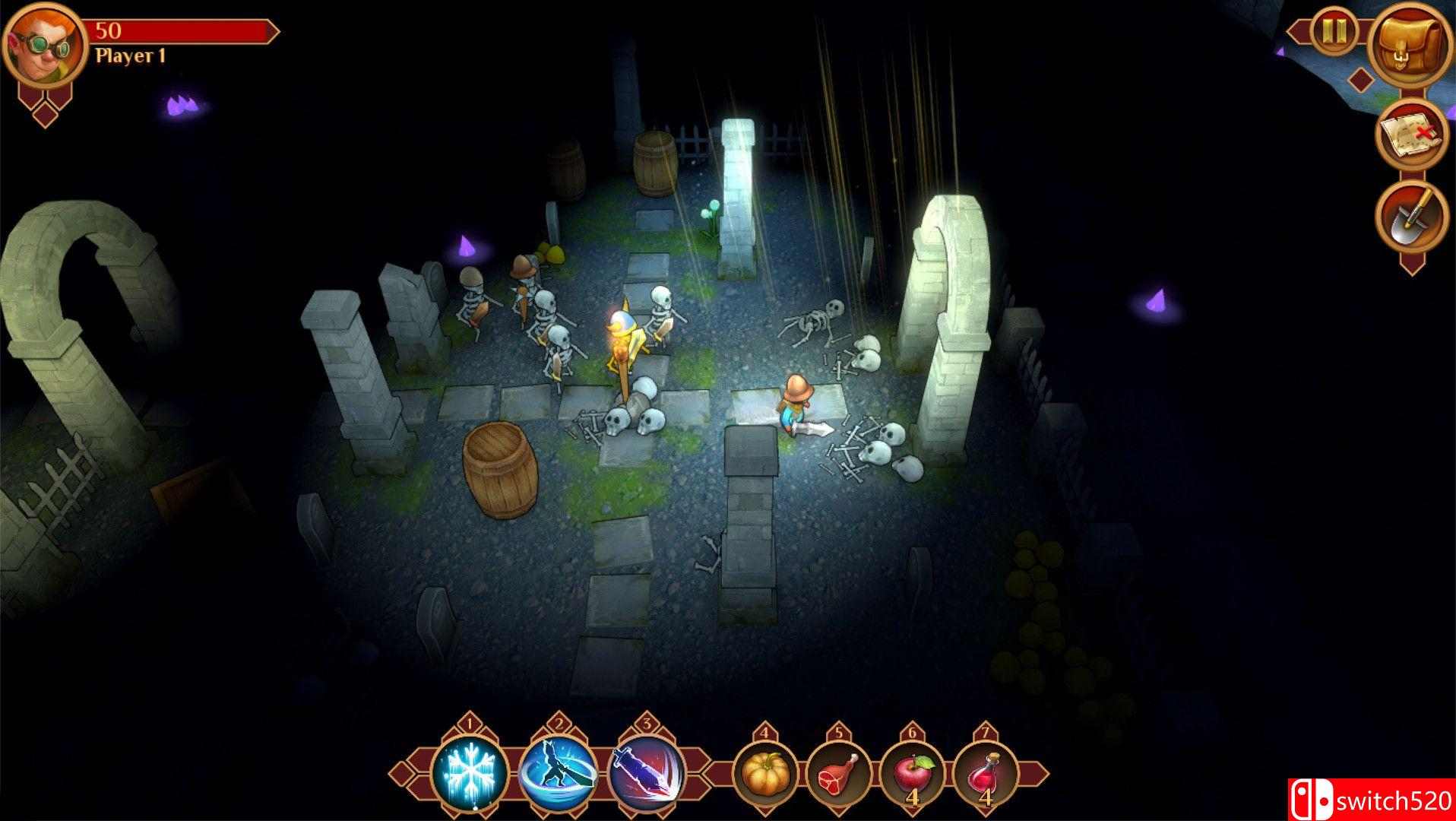The width and height of the screenshot is (1456, 821).
Task: Click a purple crystal in the darkness
Action: click(179, 106)
